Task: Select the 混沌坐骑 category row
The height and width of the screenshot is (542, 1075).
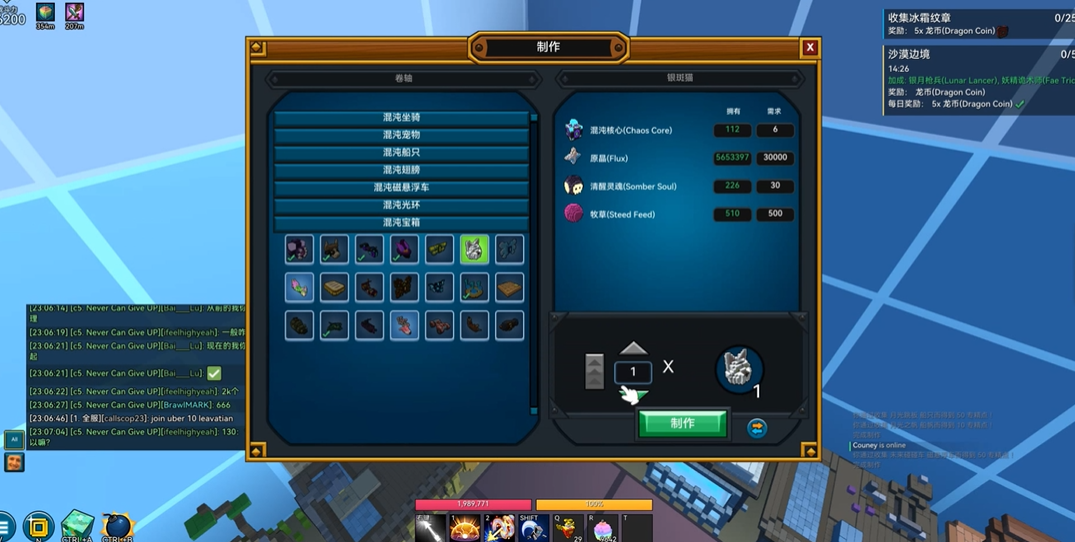Action: tap(401, 118)
